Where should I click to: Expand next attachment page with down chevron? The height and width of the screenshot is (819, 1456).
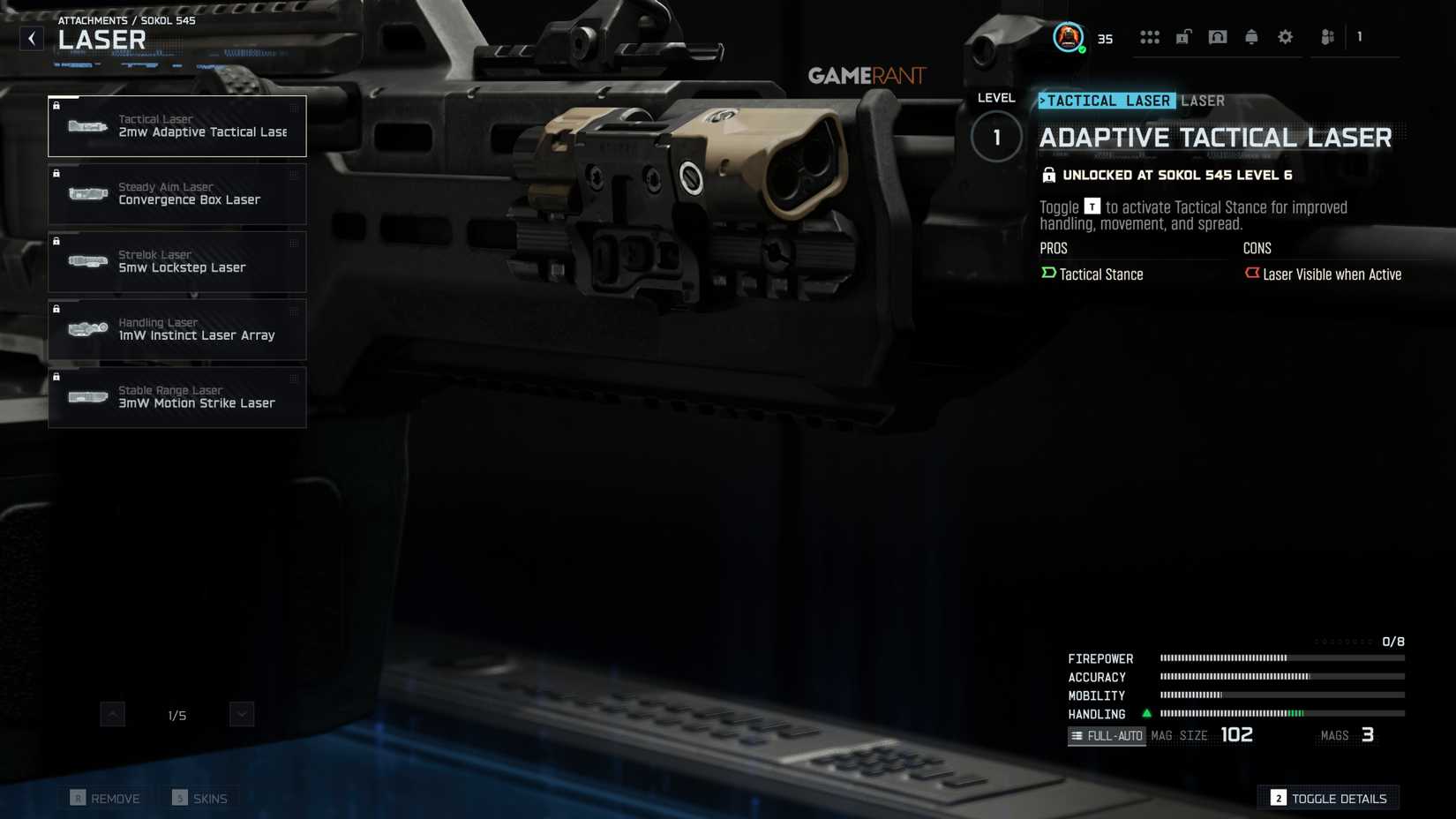pyautogui.click(x=241, y=713)
